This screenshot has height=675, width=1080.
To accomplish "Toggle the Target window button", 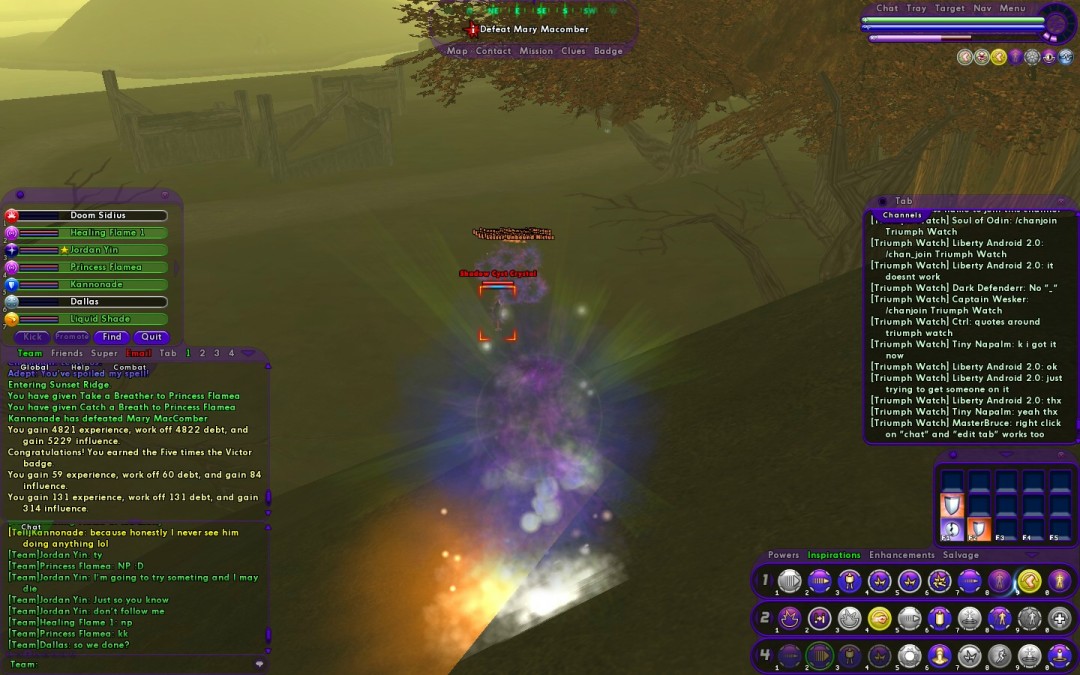I will 949,9.
